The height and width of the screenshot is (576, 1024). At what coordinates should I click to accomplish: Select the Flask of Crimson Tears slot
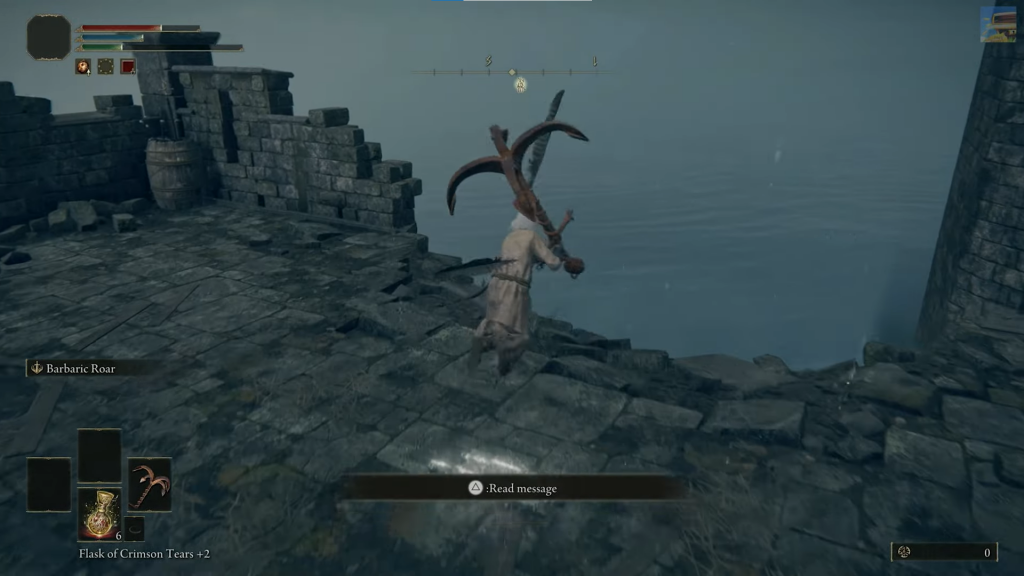[x=100, y=514]
